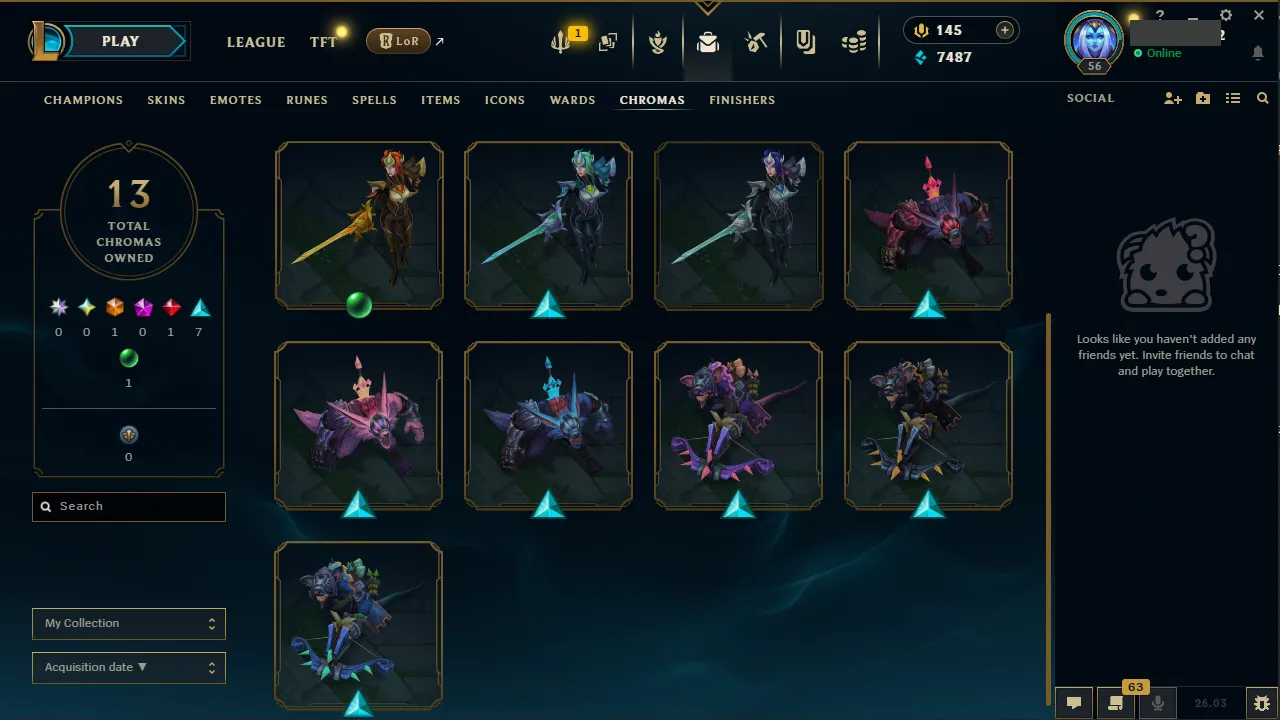Select the Collection backpack icon
This screenshot has width=1280, height=720.
point(708,42)
